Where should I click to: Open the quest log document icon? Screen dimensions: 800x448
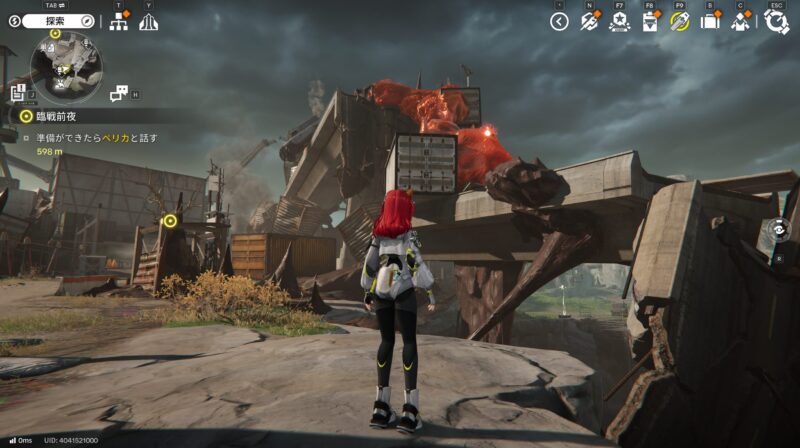coord(18,93)
